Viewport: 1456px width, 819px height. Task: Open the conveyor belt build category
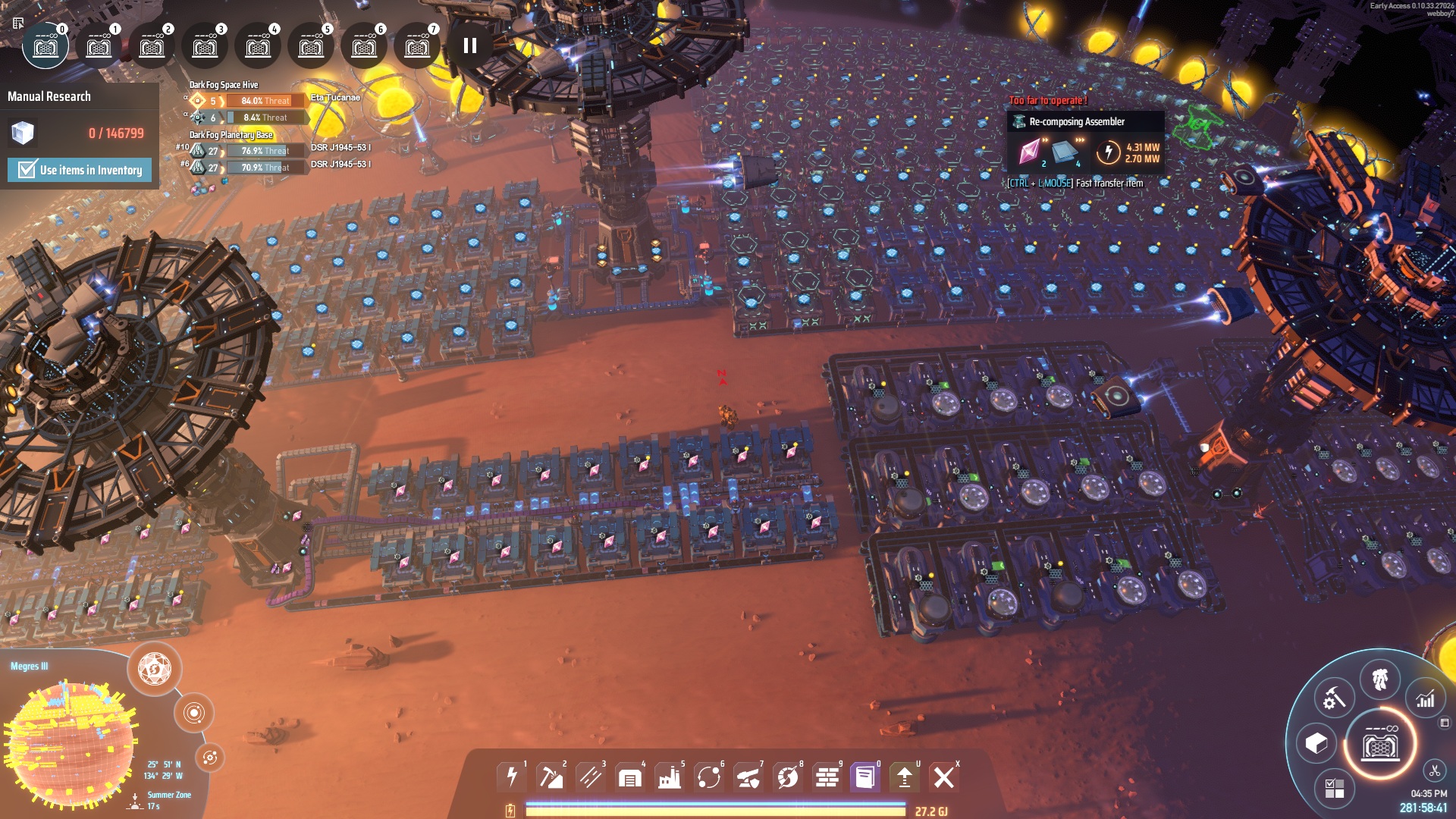pyautogui.click(x=590, y=777)
